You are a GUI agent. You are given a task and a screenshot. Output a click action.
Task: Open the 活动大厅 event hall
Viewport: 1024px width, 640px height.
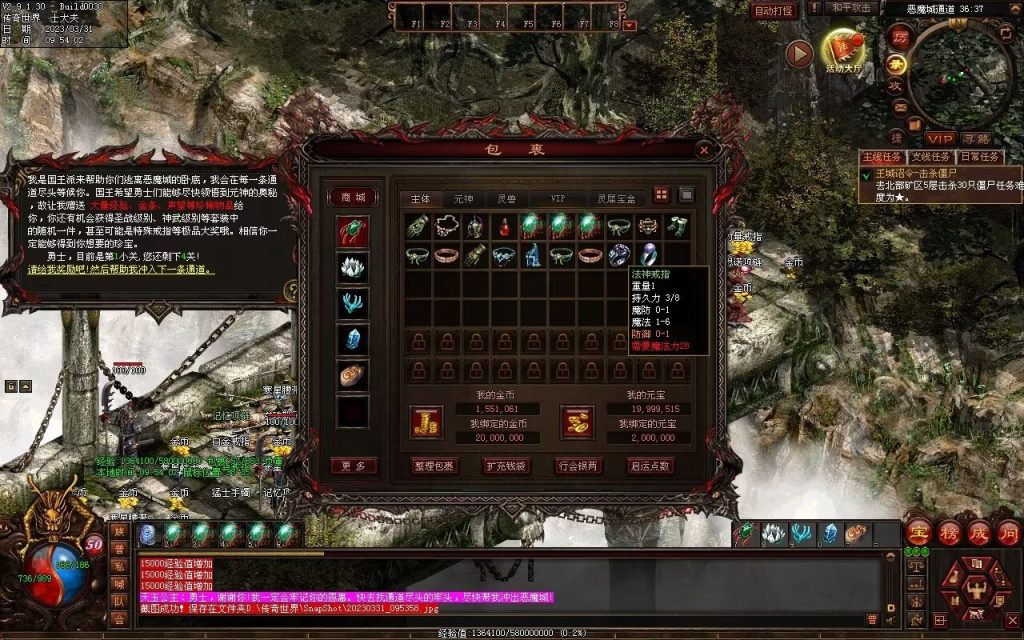click(x=842, y=52)
